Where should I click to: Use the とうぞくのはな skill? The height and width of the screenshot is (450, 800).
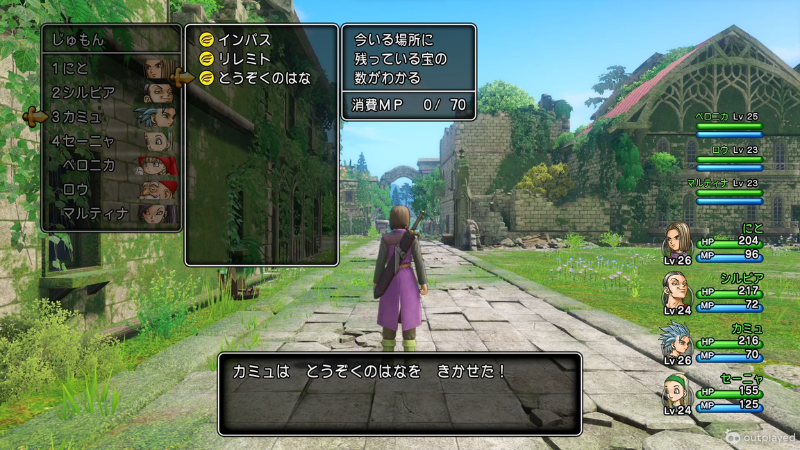coord(263,78)
